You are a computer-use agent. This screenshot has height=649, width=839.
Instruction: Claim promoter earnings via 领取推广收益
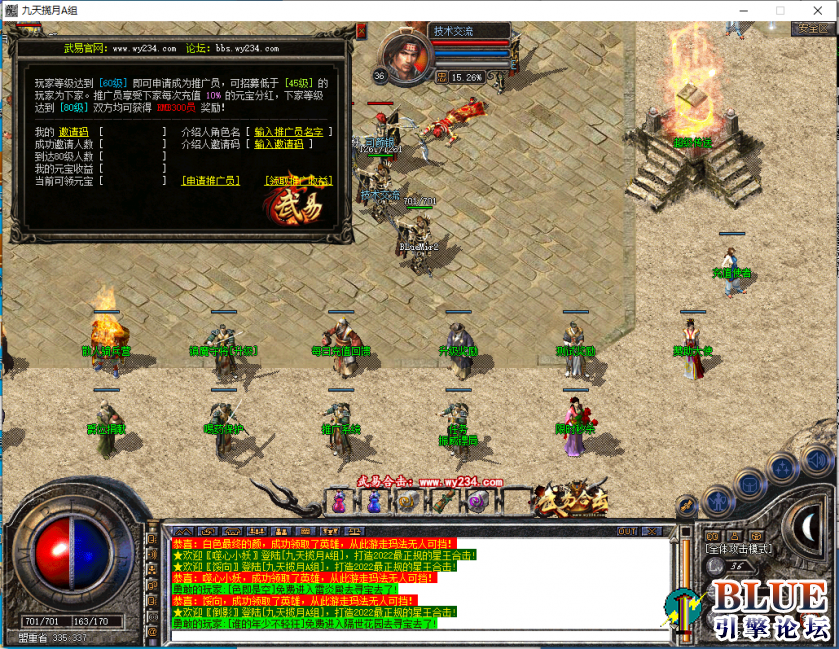coord(298,181)
